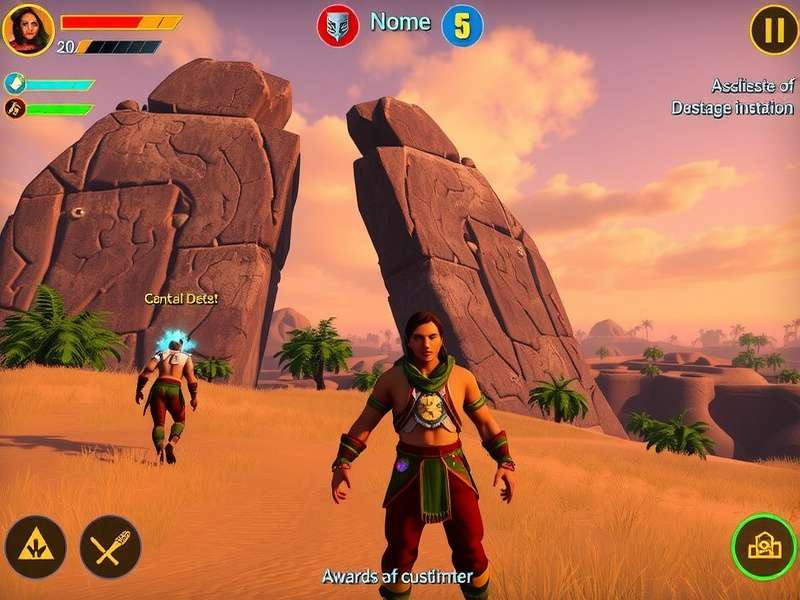
Task: Select the blue circle number 5 badge
Action: [461, 26]
